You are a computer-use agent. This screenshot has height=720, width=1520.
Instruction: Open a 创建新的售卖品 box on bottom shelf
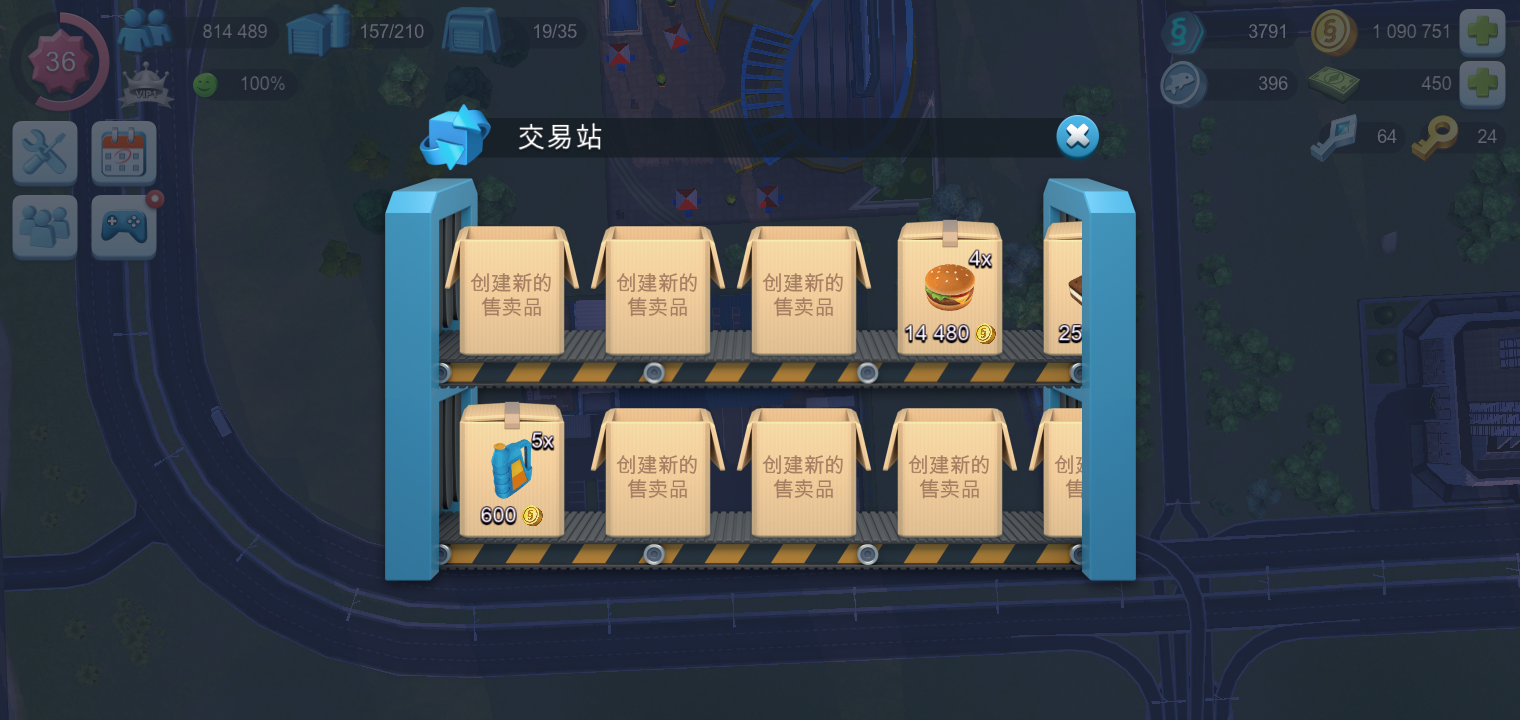point(657,472)
